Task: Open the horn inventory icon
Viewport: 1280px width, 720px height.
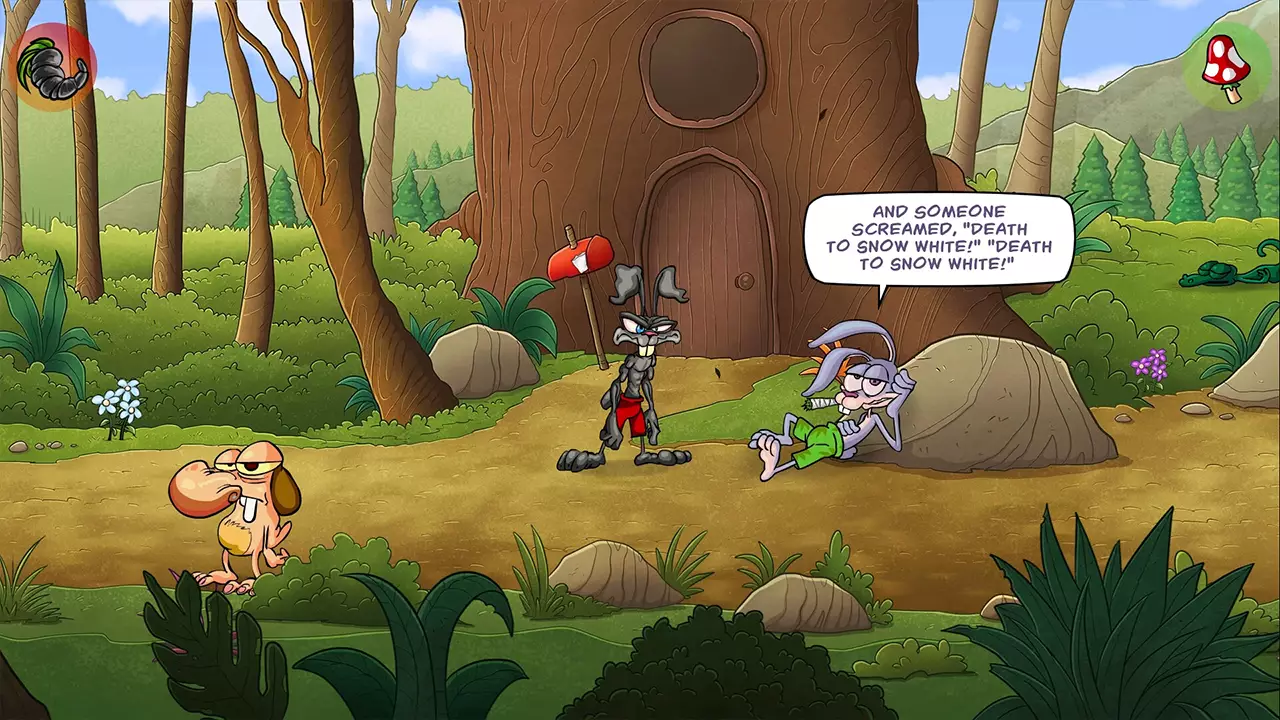Action: point(52,67)
